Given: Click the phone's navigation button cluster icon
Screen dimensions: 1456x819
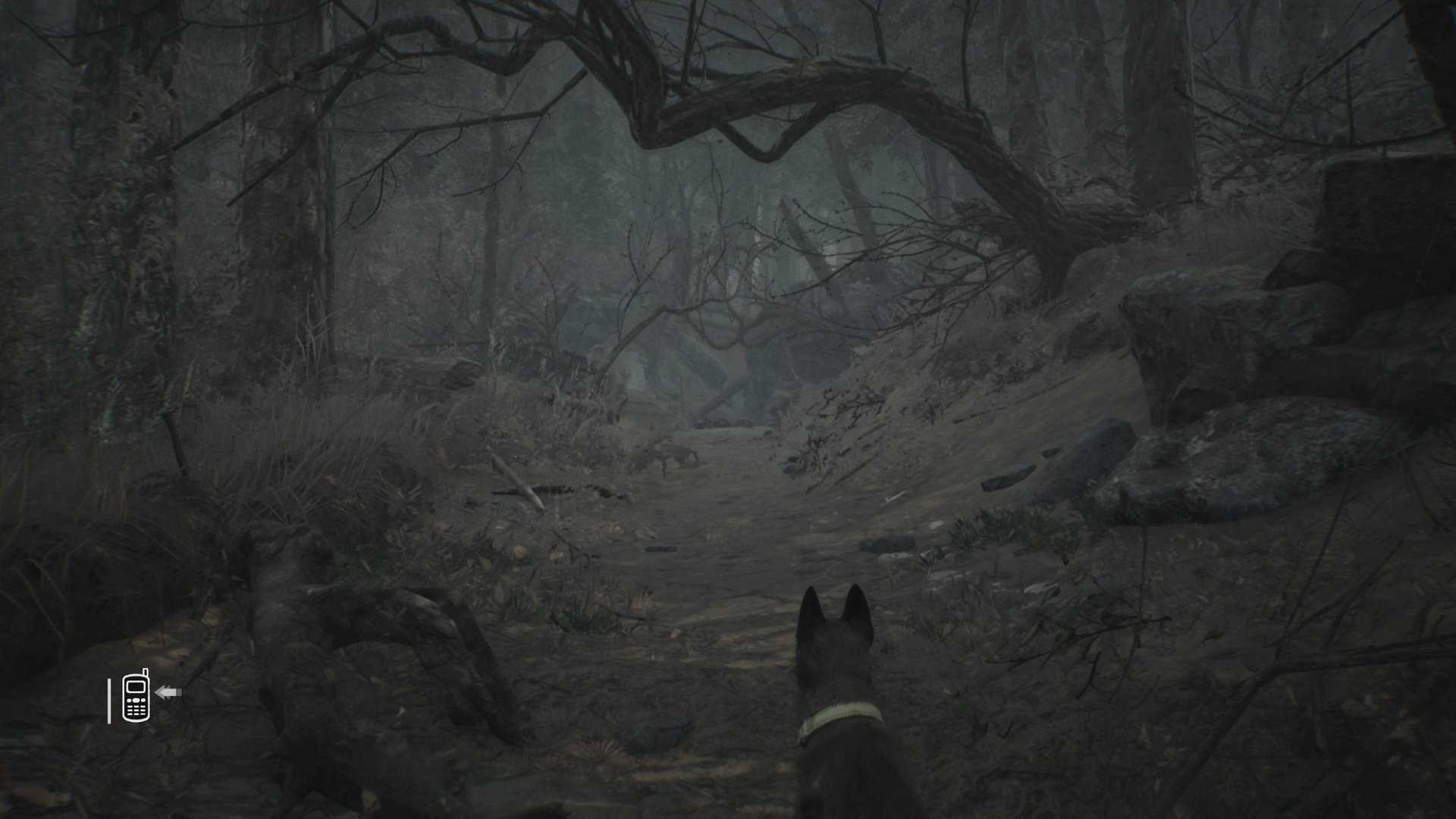Looking at the screenshot, I should tap(136, 701).
